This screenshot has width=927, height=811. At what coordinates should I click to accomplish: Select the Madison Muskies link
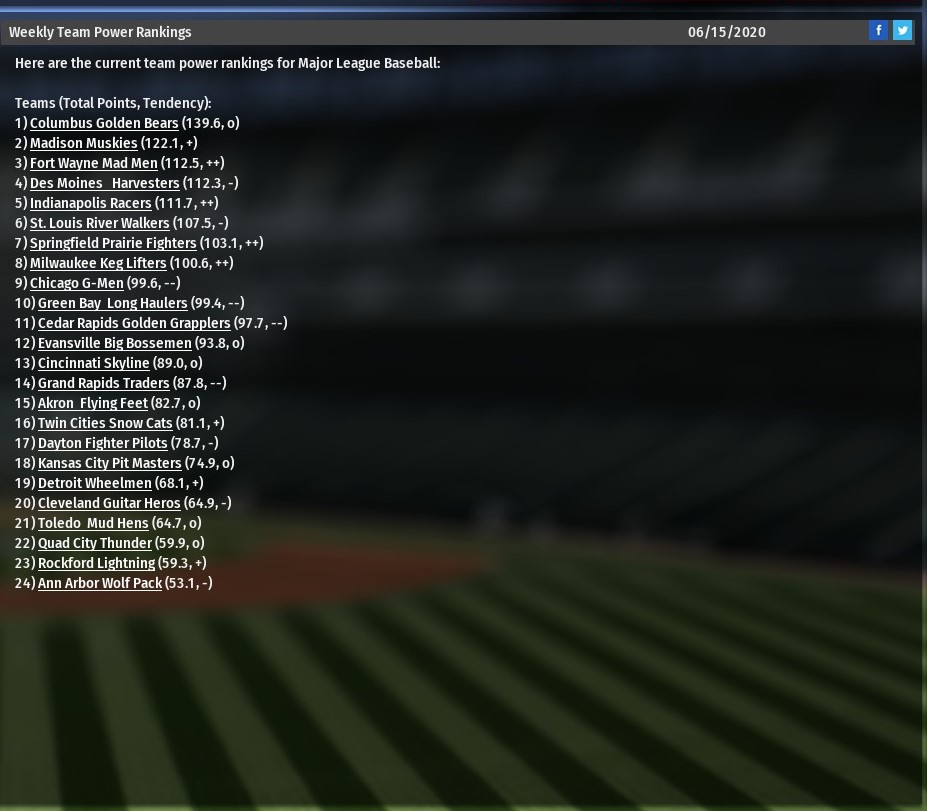[83, 143]
